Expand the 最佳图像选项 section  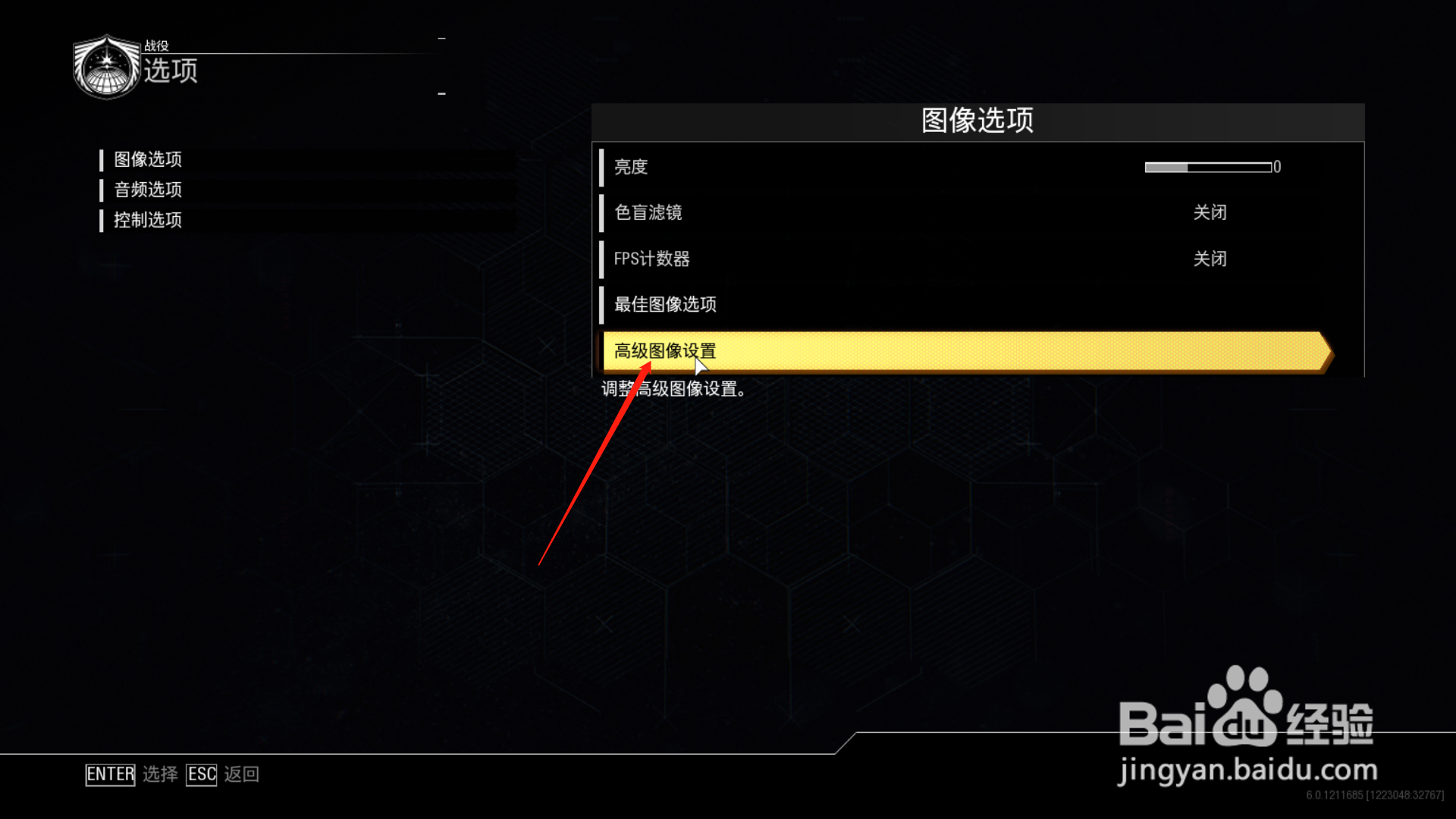(x=666, y=305)
